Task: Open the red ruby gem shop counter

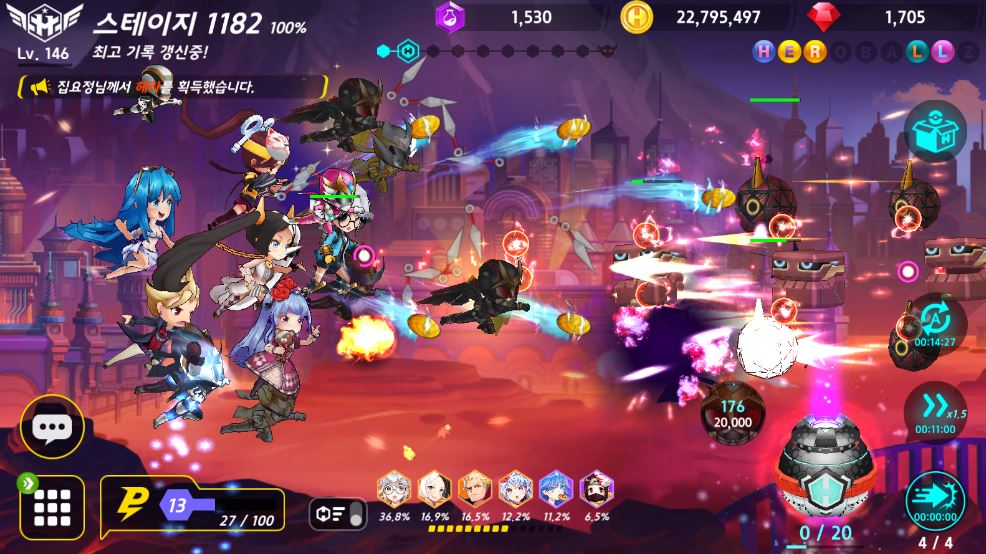Action: (890, 17)
